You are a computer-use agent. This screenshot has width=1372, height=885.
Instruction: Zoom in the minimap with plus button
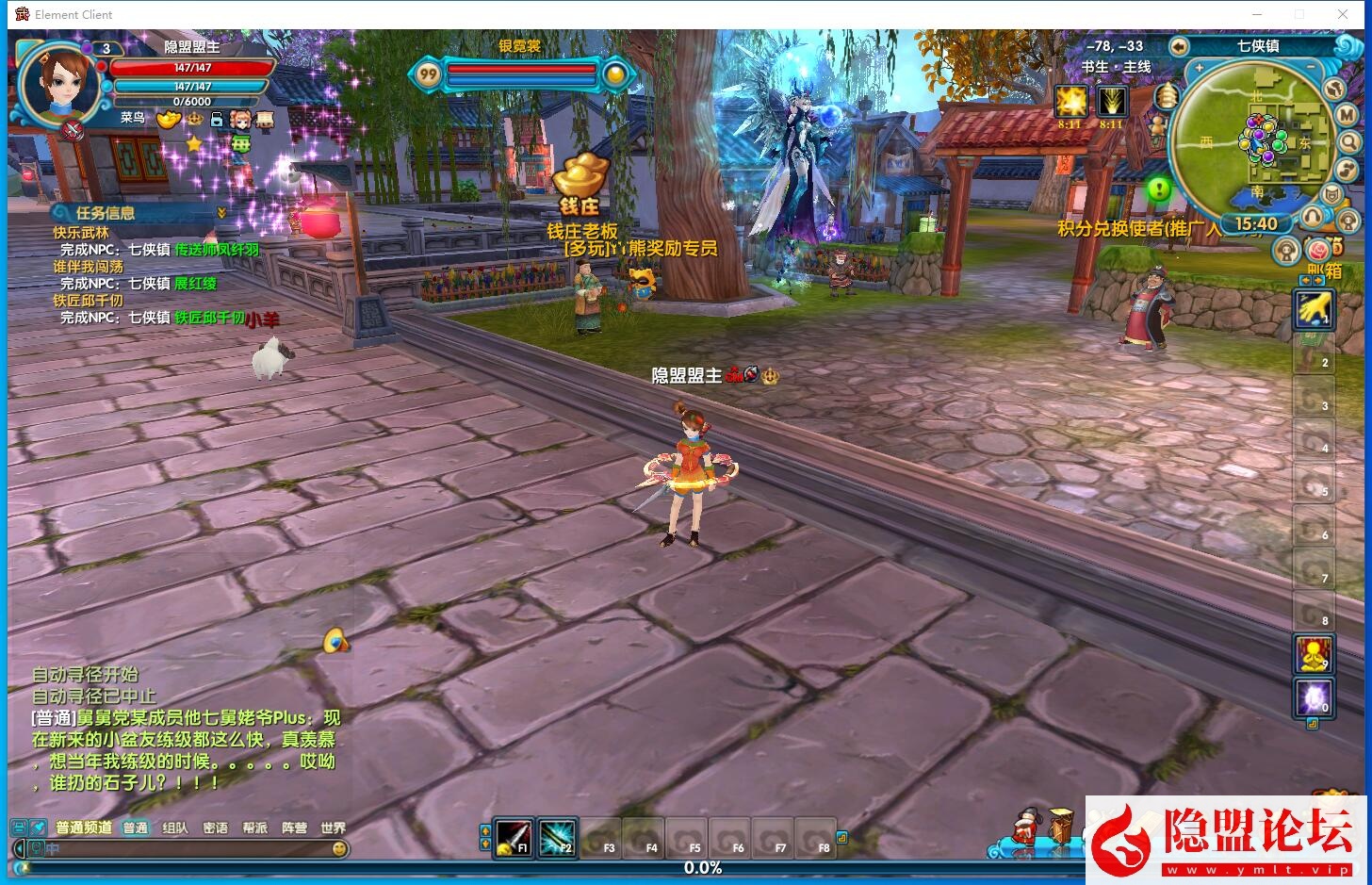[1199, 69]
